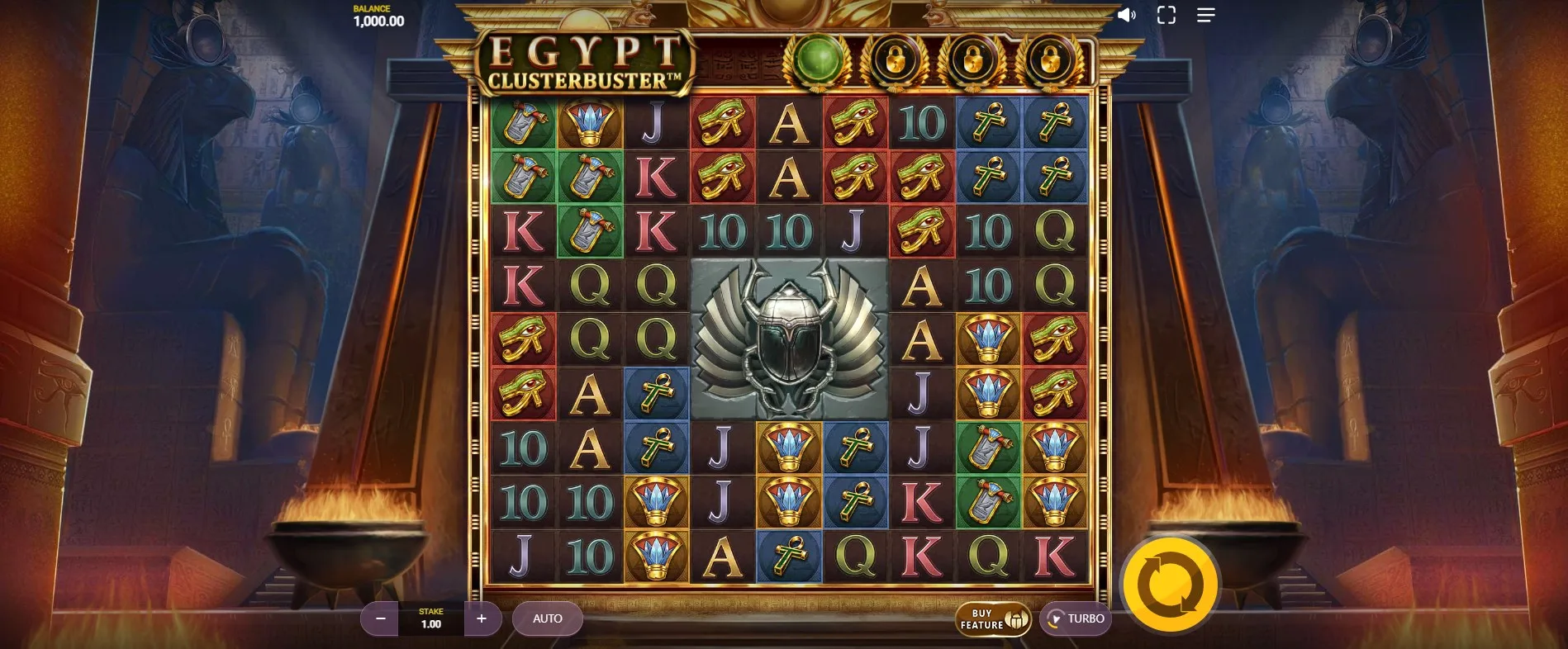This screenshot has width=1568, height=649.
Task: Toggle TURBO mode
Action: pos(1075,618)
